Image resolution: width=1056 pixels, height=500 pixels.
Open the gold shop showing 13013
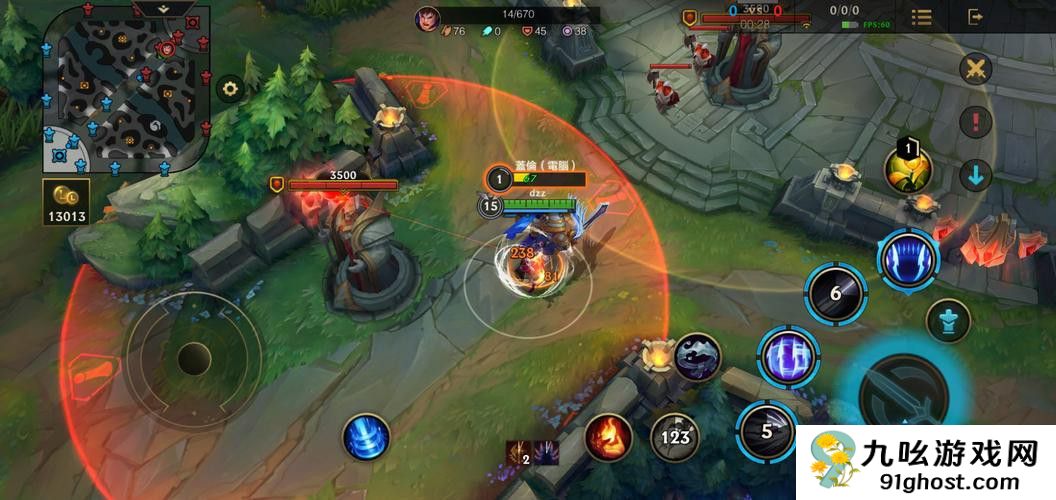coord(66,201)
